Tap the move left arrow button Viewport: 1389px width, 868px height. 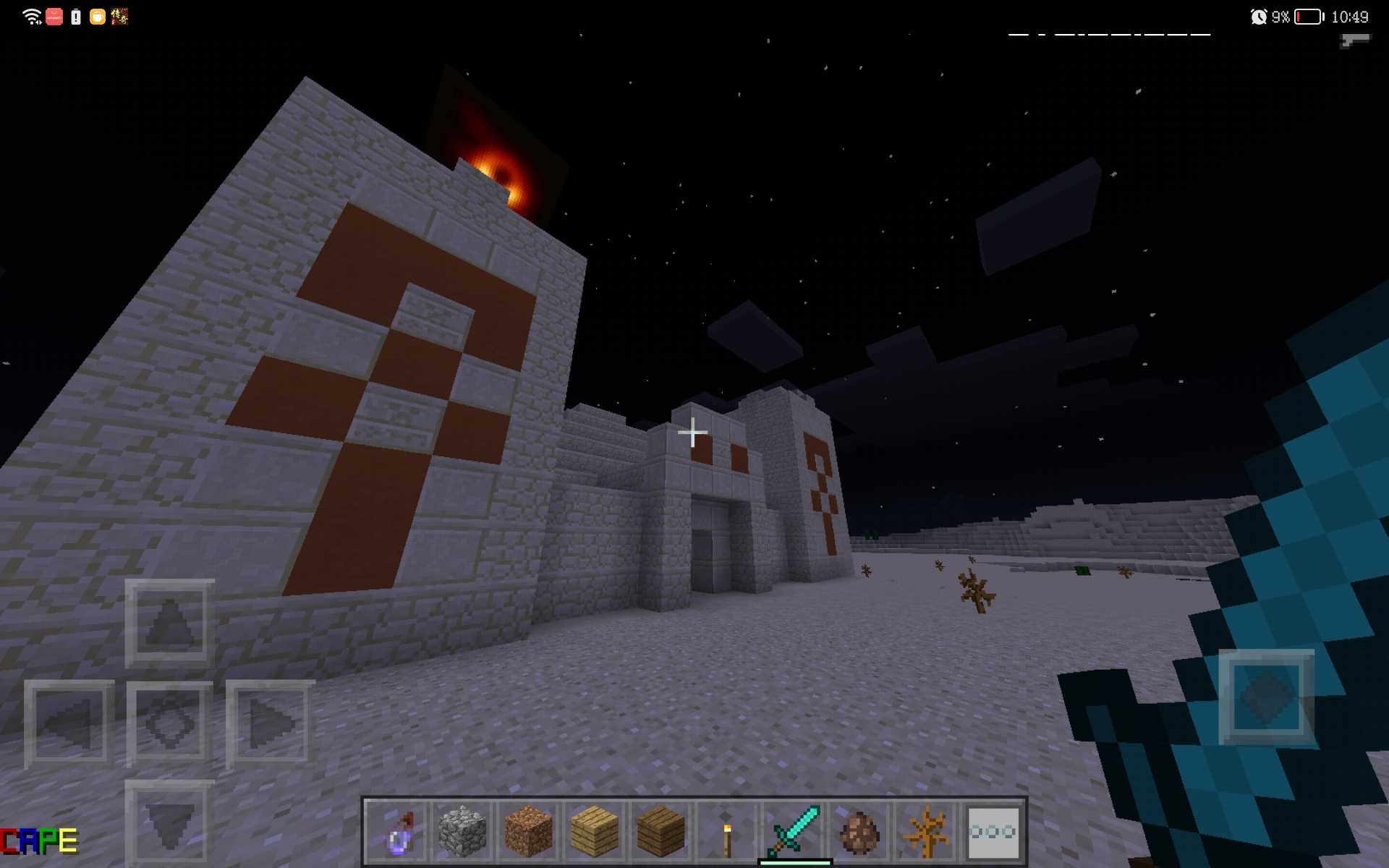click(69, 723)
